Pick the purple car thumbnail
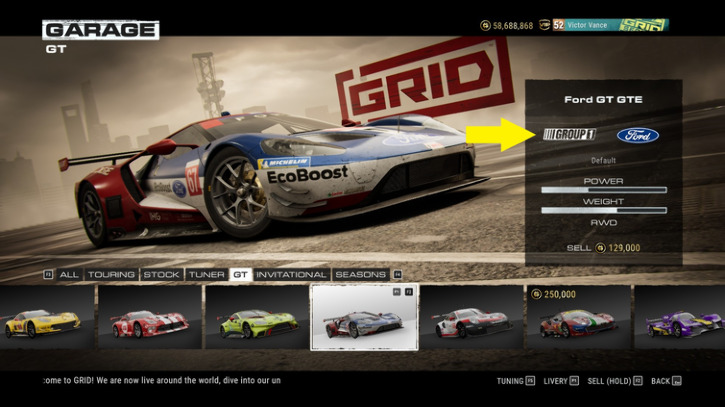This screenshot has height=407, width=725. [680, 320]
